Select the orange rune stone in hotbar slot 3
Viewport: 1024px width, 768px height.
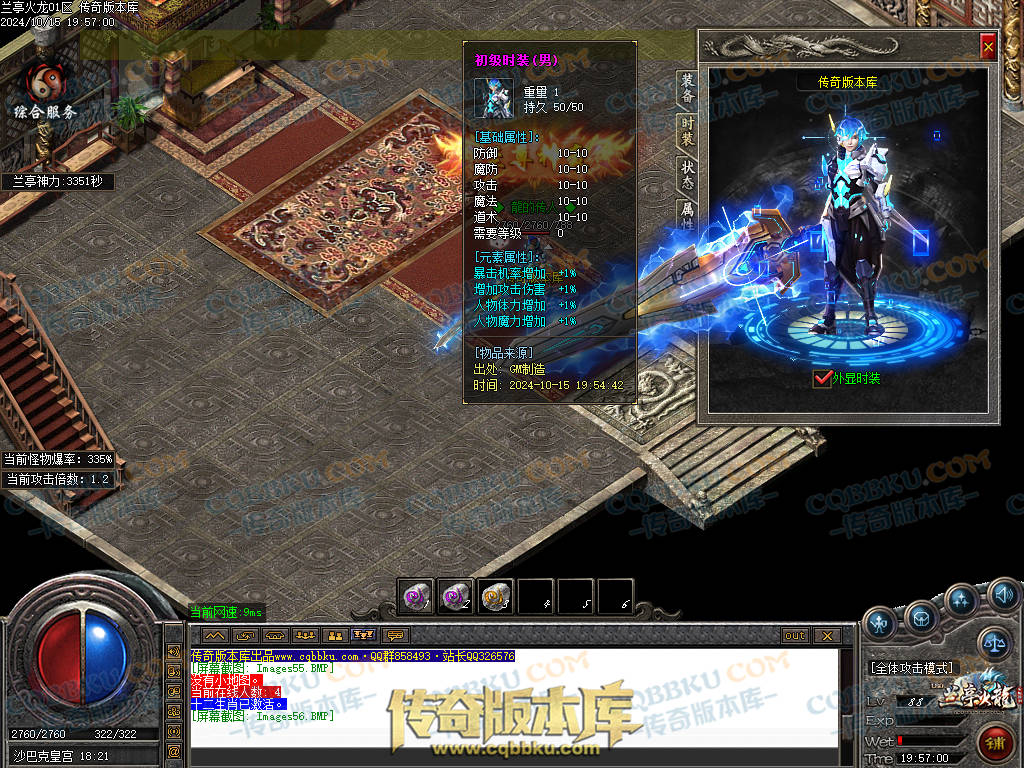[495, 596]
